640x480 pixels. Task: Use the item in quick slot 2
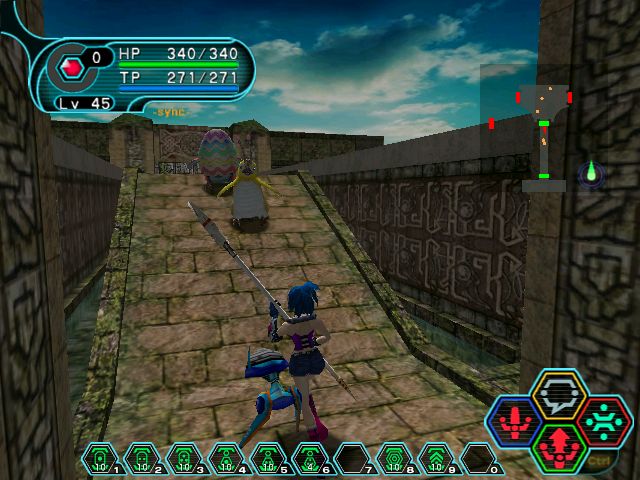(x=142, y=460)
